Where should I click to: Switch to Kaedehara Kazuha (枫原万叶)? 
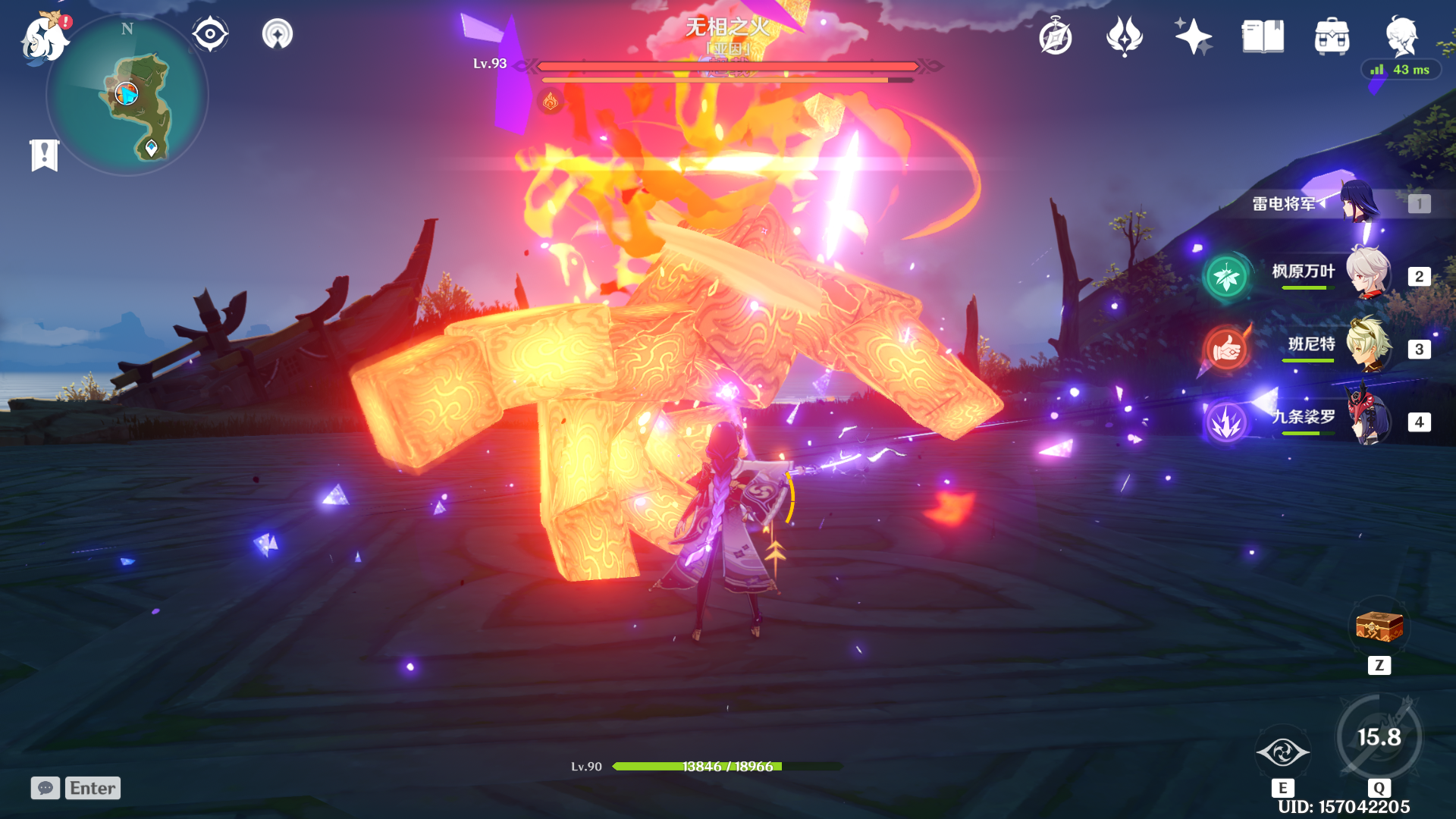click(x=1367, y=274)
